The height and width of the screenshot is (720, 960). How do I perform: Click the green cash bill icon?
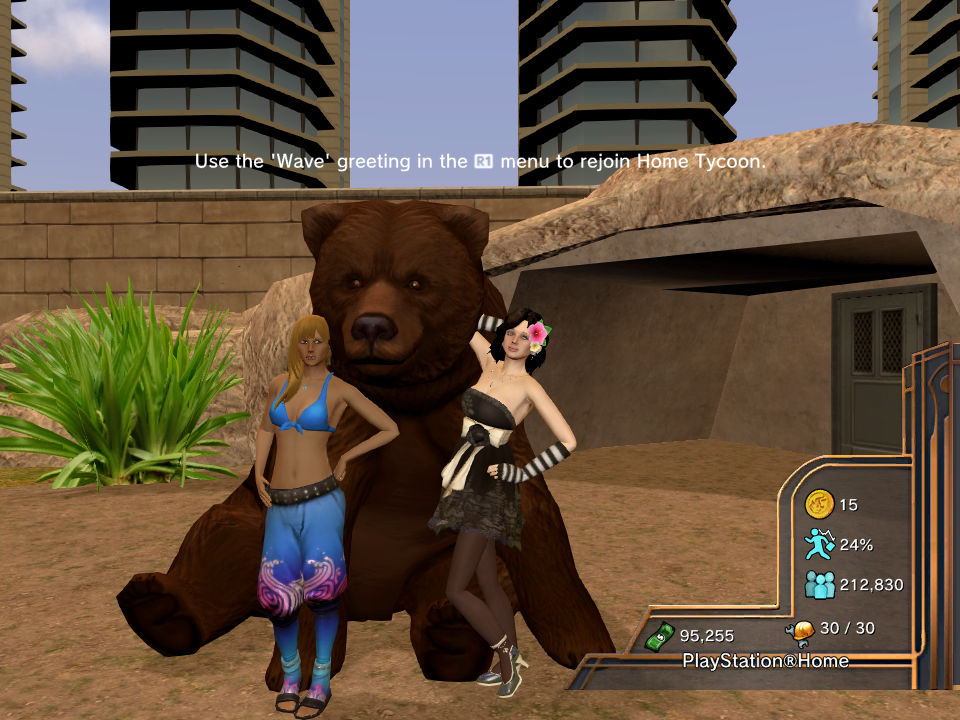click(659, 634)
